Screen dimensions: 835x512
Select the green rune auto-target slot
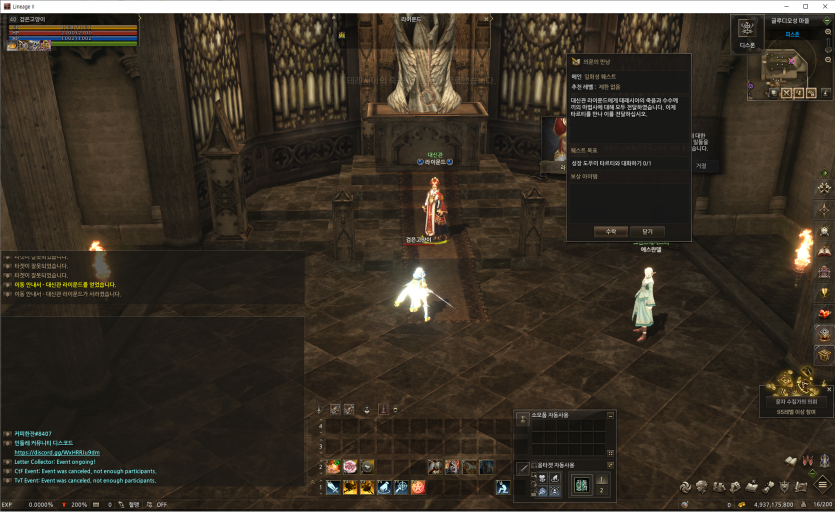(580, 485)
